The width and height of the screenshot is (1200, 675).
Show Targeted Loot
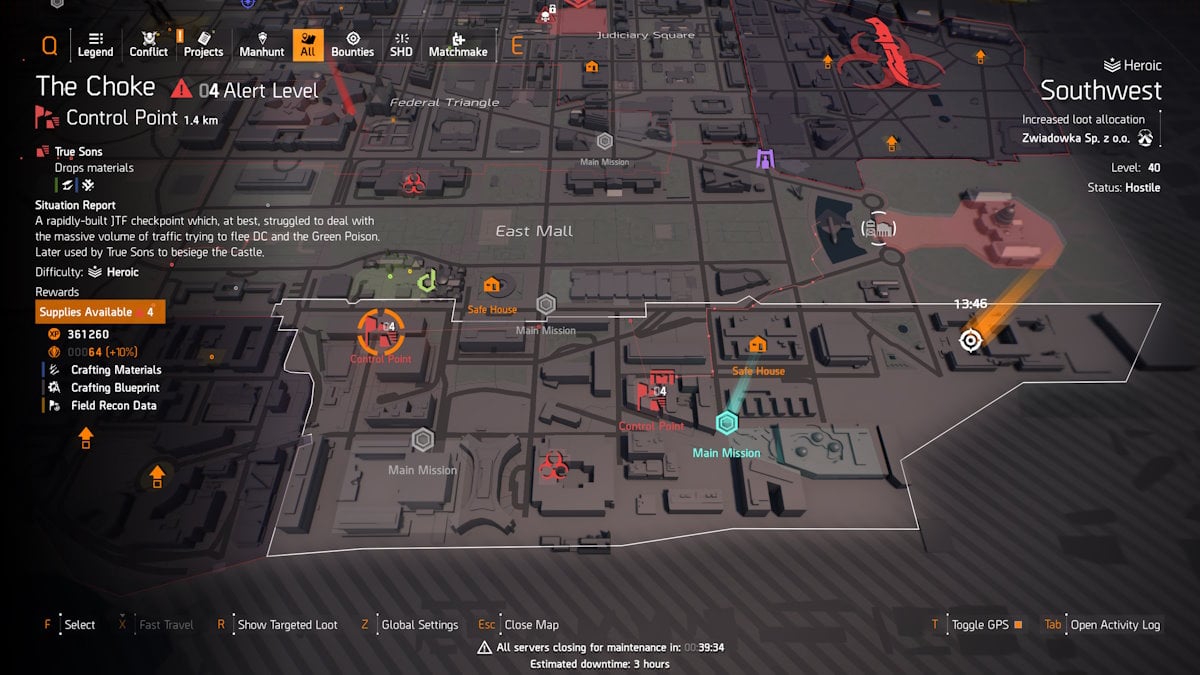(x=287, y=625)
